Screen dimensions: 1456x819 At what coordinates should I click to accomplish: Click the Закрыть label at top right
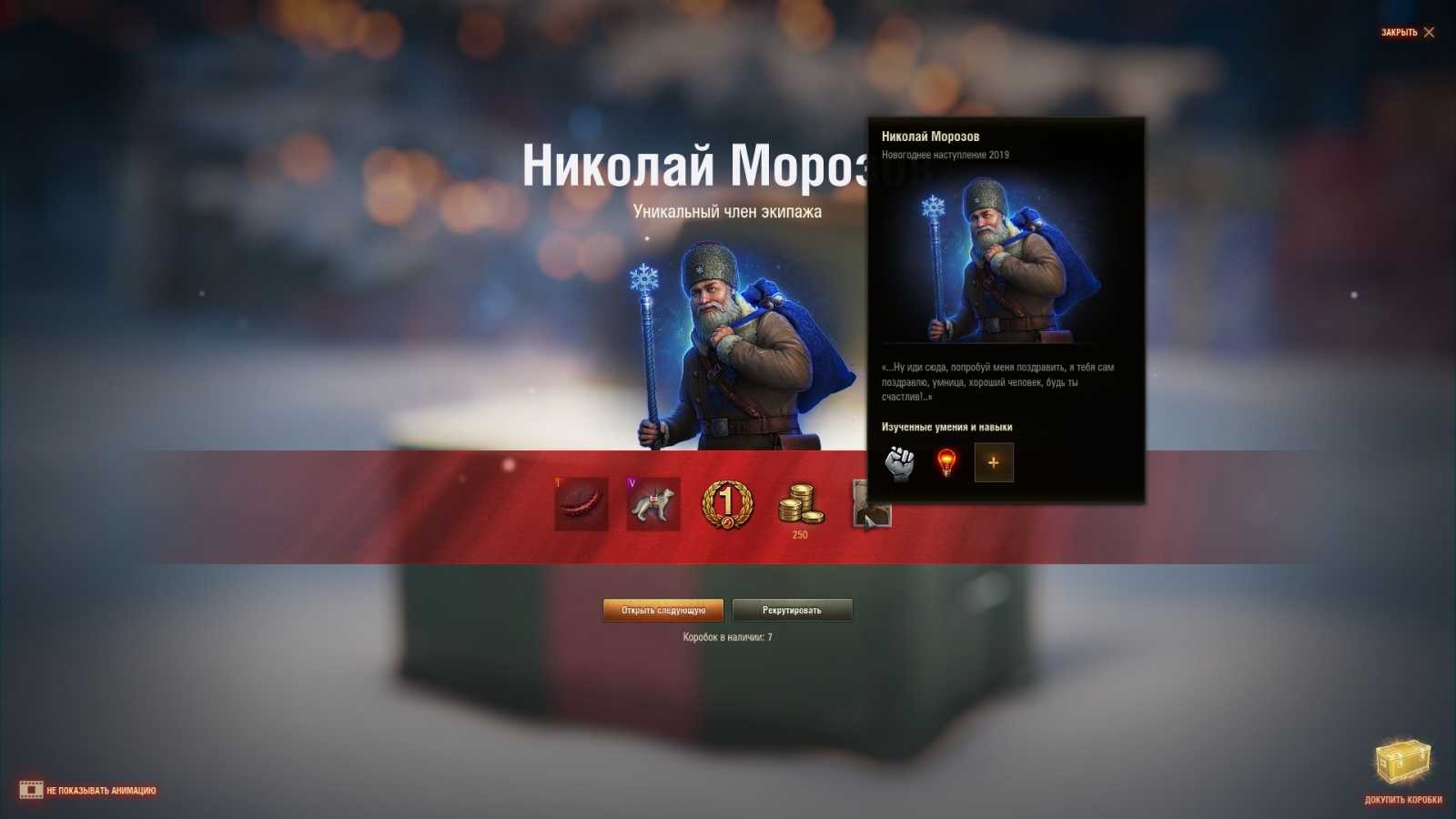(1400, 31)
